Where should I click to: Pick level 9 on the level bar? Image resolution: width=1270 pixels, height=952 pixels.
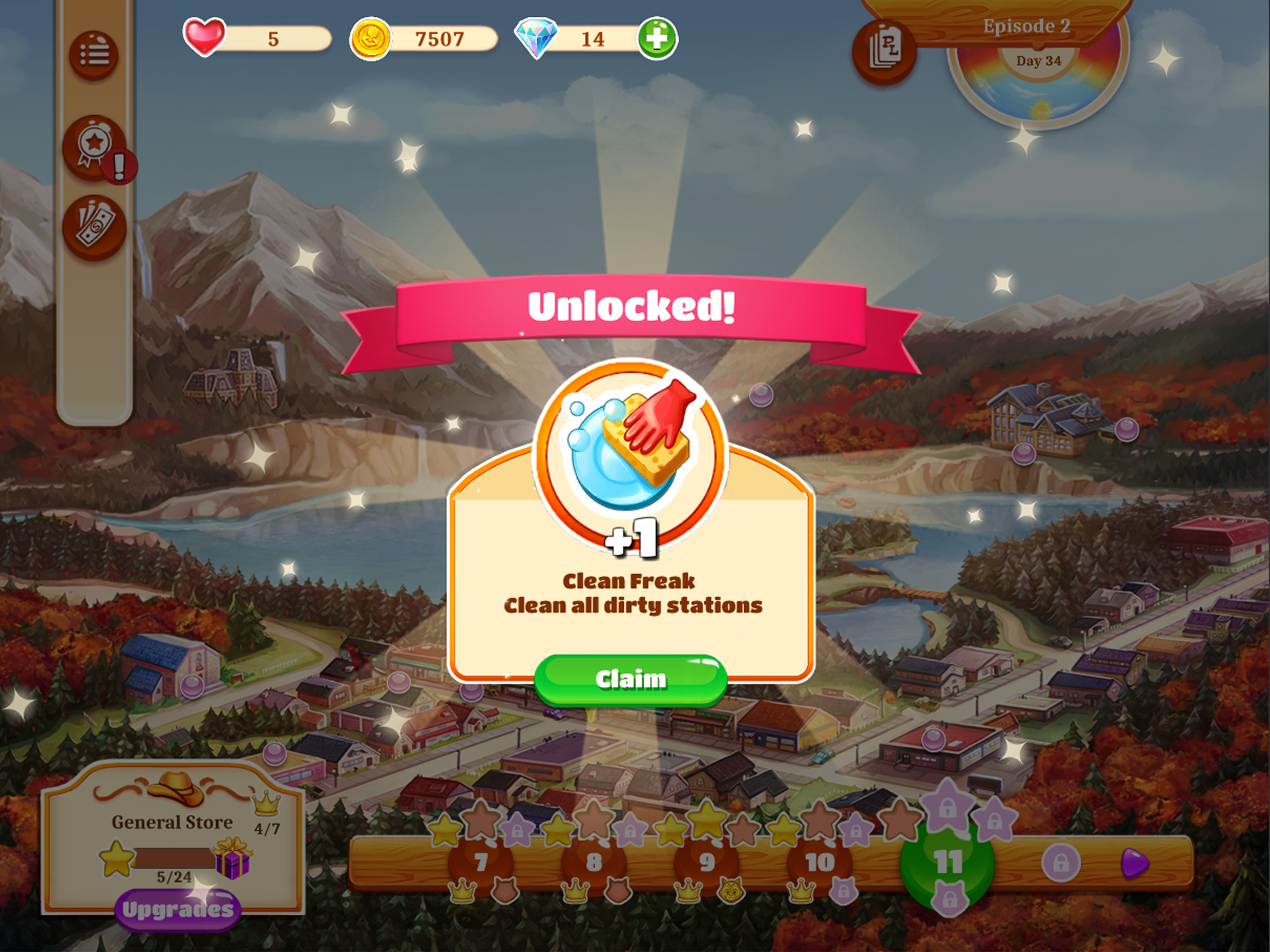pyautogui.click(x=707, y=862)
